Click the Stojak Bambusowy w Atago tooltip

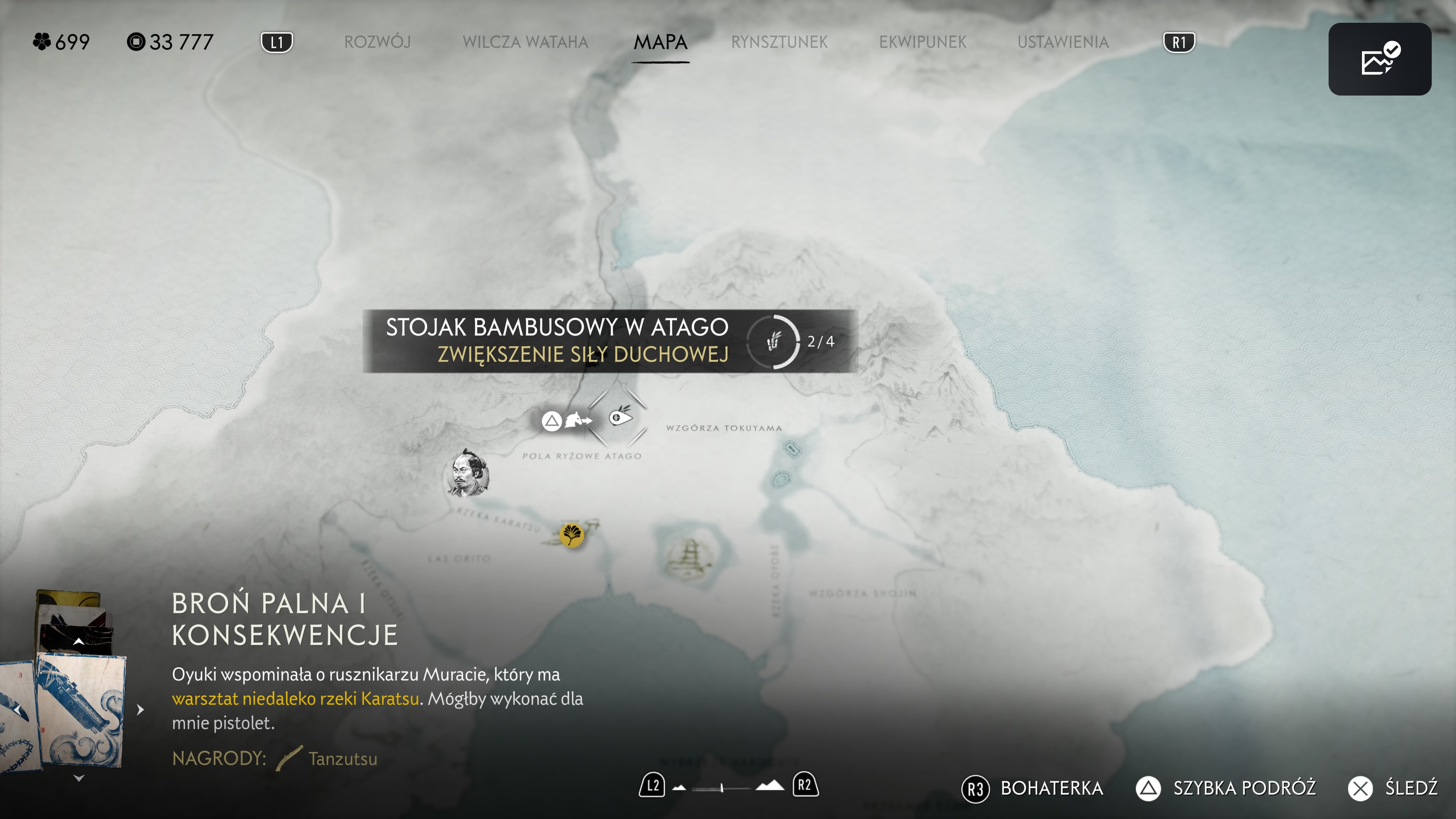[x=610, y=341]
